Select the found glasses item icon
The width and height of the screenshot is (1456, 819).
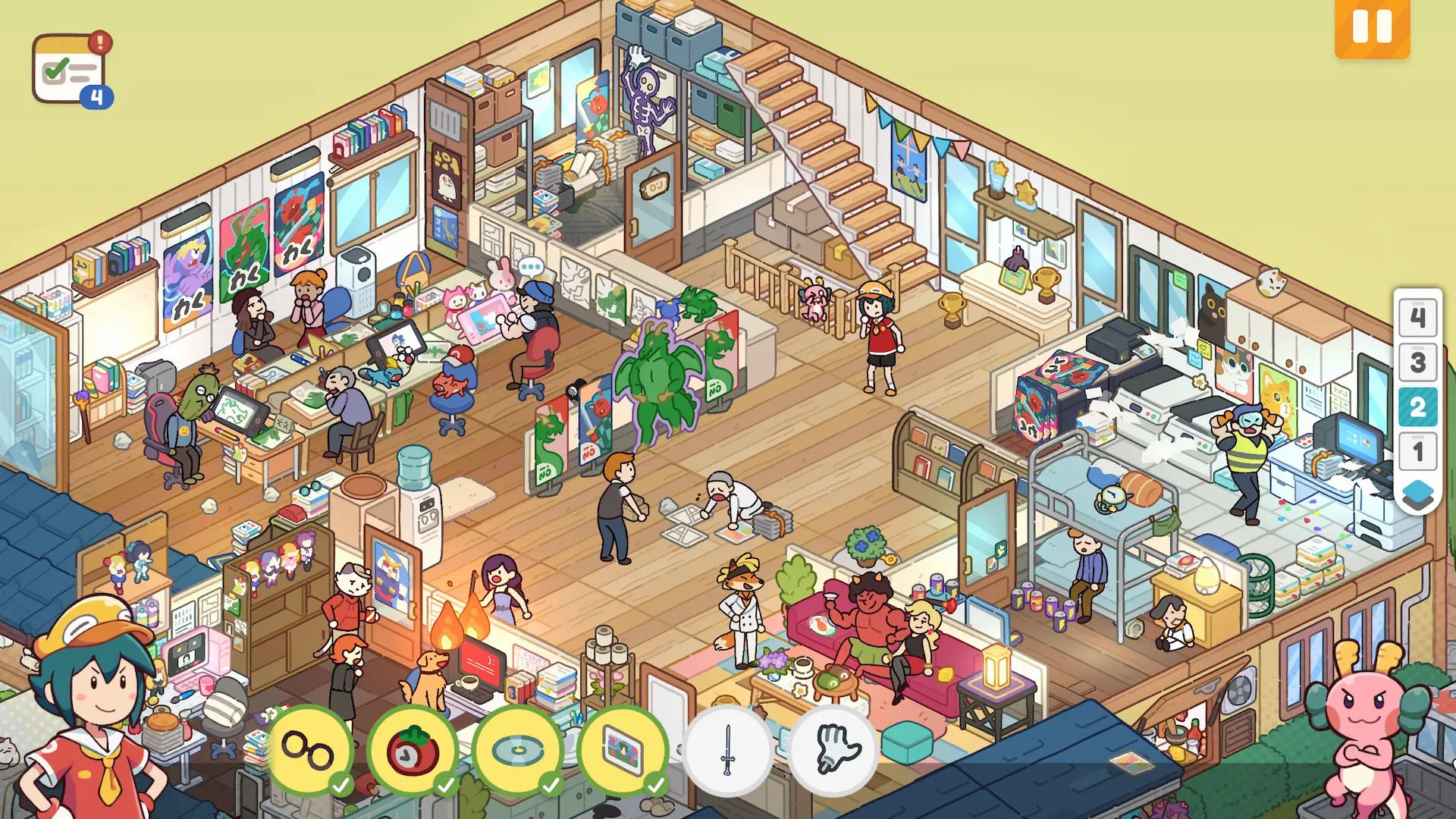tap(309, 749)
